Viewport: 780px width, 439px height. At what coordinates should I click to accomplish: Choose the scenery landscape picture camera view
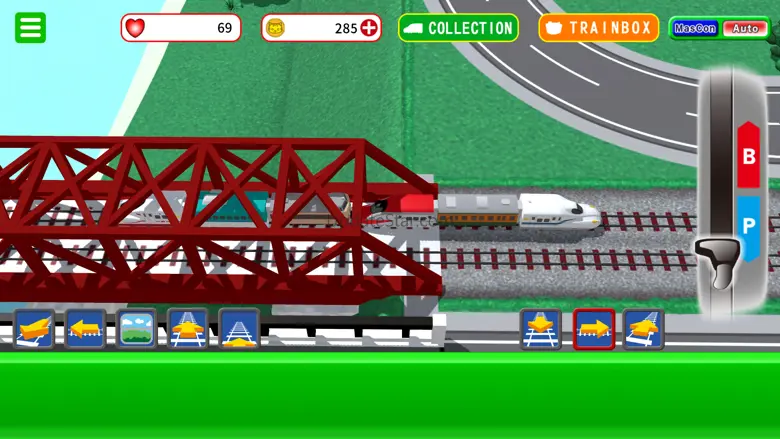point(137,328)
